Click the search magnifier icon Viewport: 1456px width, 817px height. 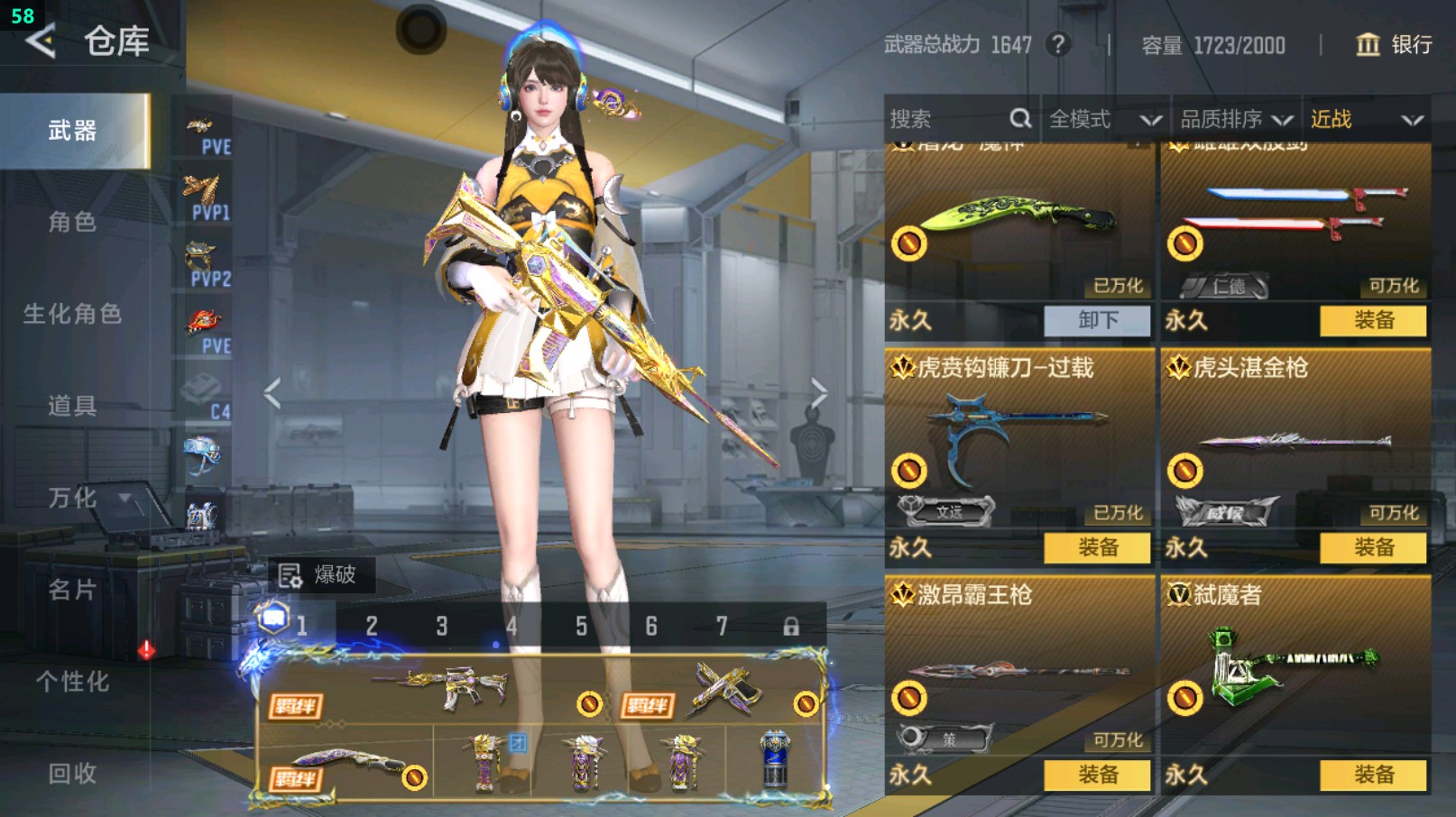coord(1019,118)
